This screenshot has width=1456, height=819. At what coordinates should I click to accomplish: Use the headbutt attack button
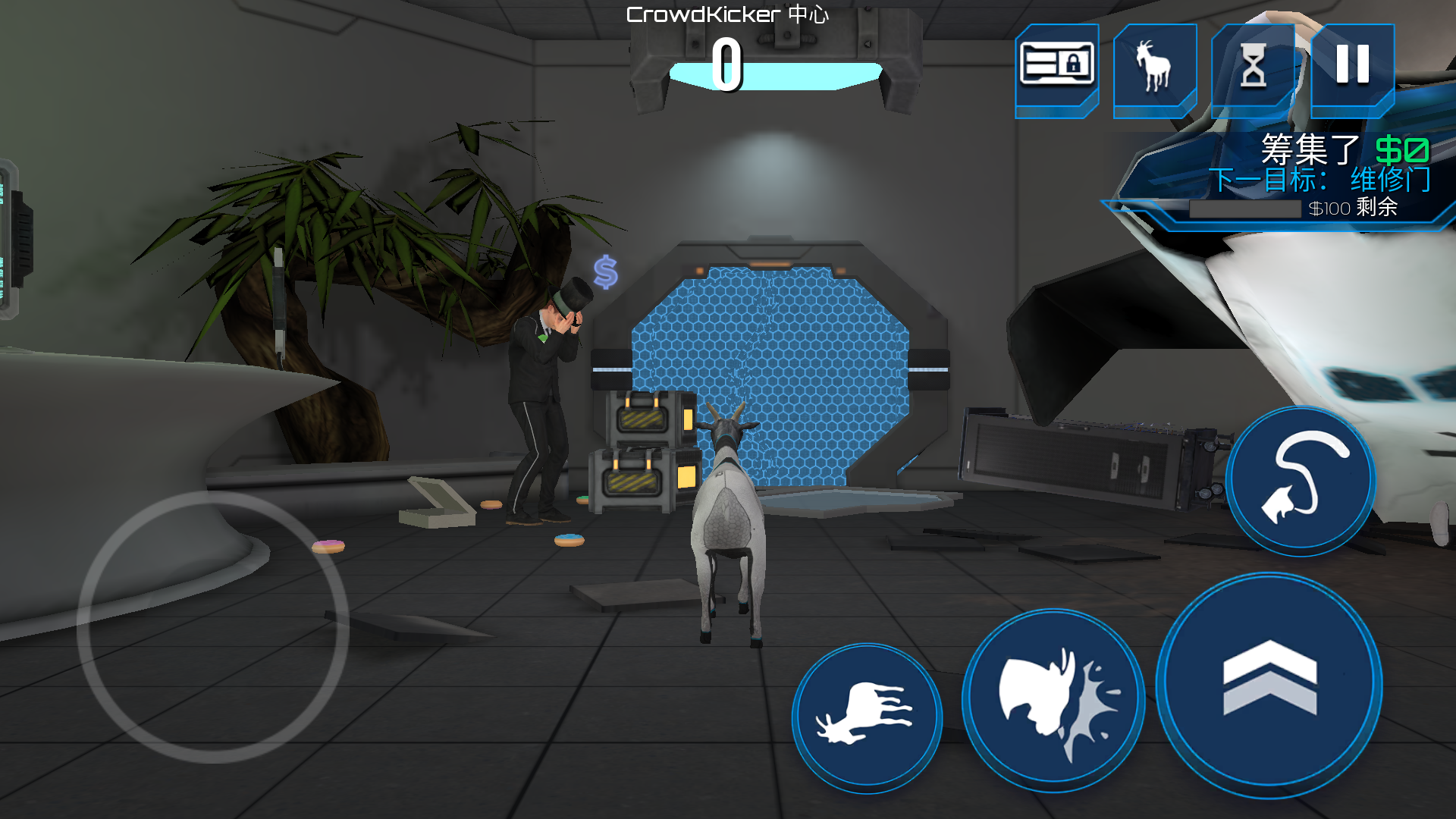point(1053,700)
